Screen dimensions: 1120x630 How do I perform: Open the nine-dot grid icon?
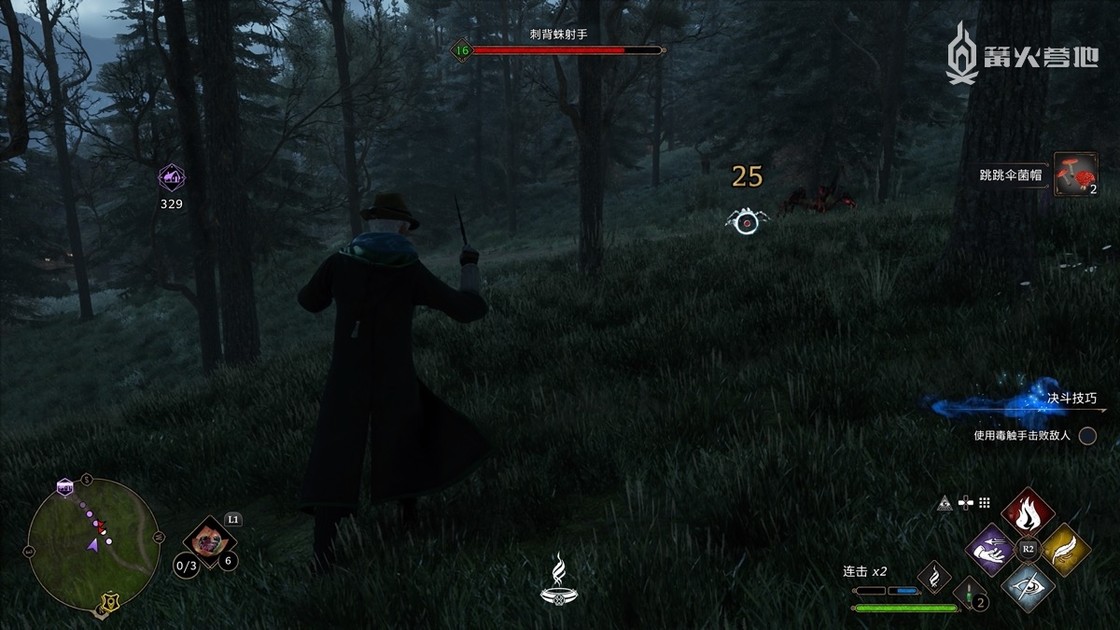(x=984, y=503)
